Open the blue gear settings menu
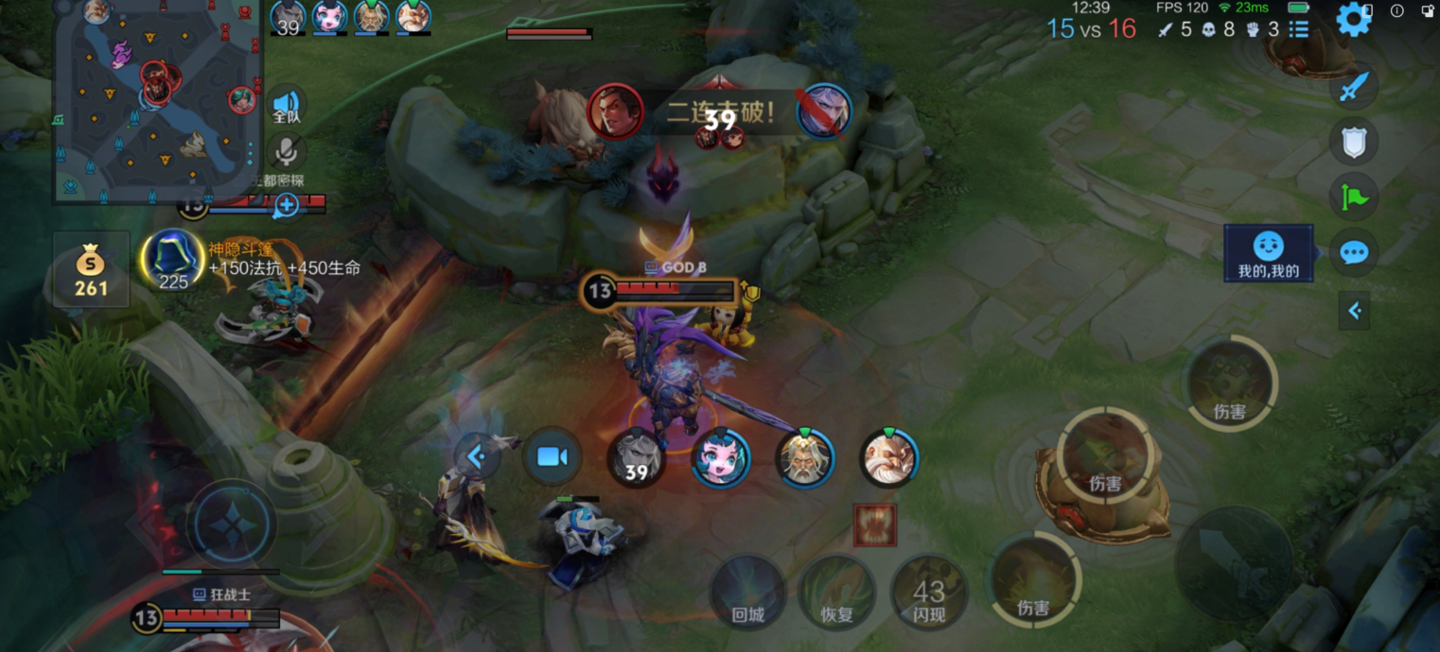1440x652 pixels. [1353, 19]
